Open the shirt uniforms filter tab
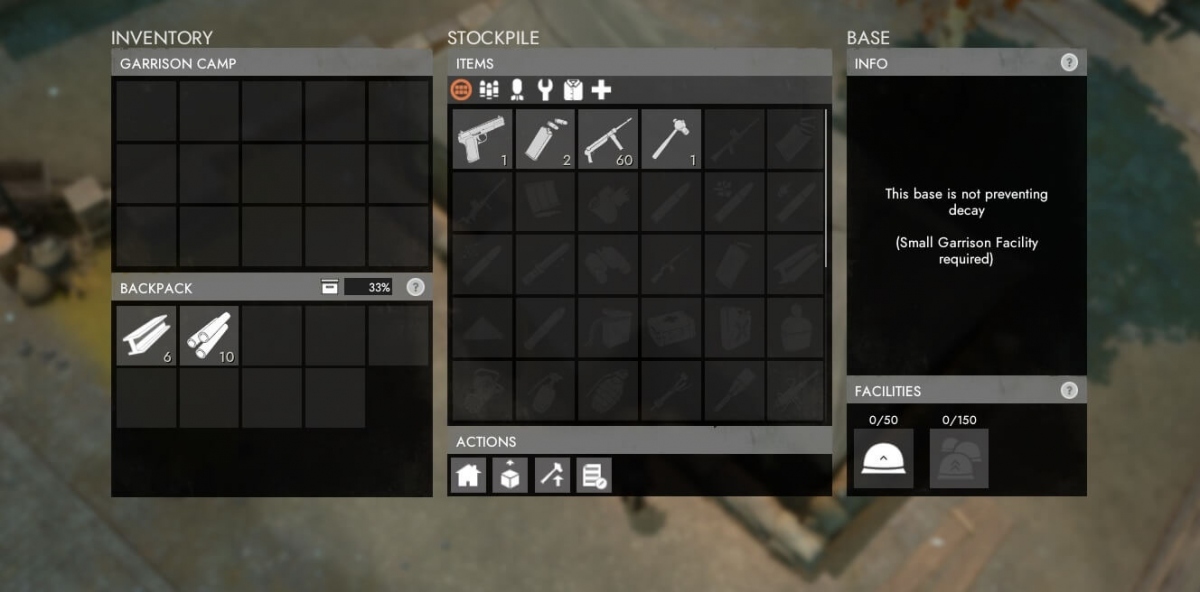Viewport: 1200px width, 592px height. [573, 90]
